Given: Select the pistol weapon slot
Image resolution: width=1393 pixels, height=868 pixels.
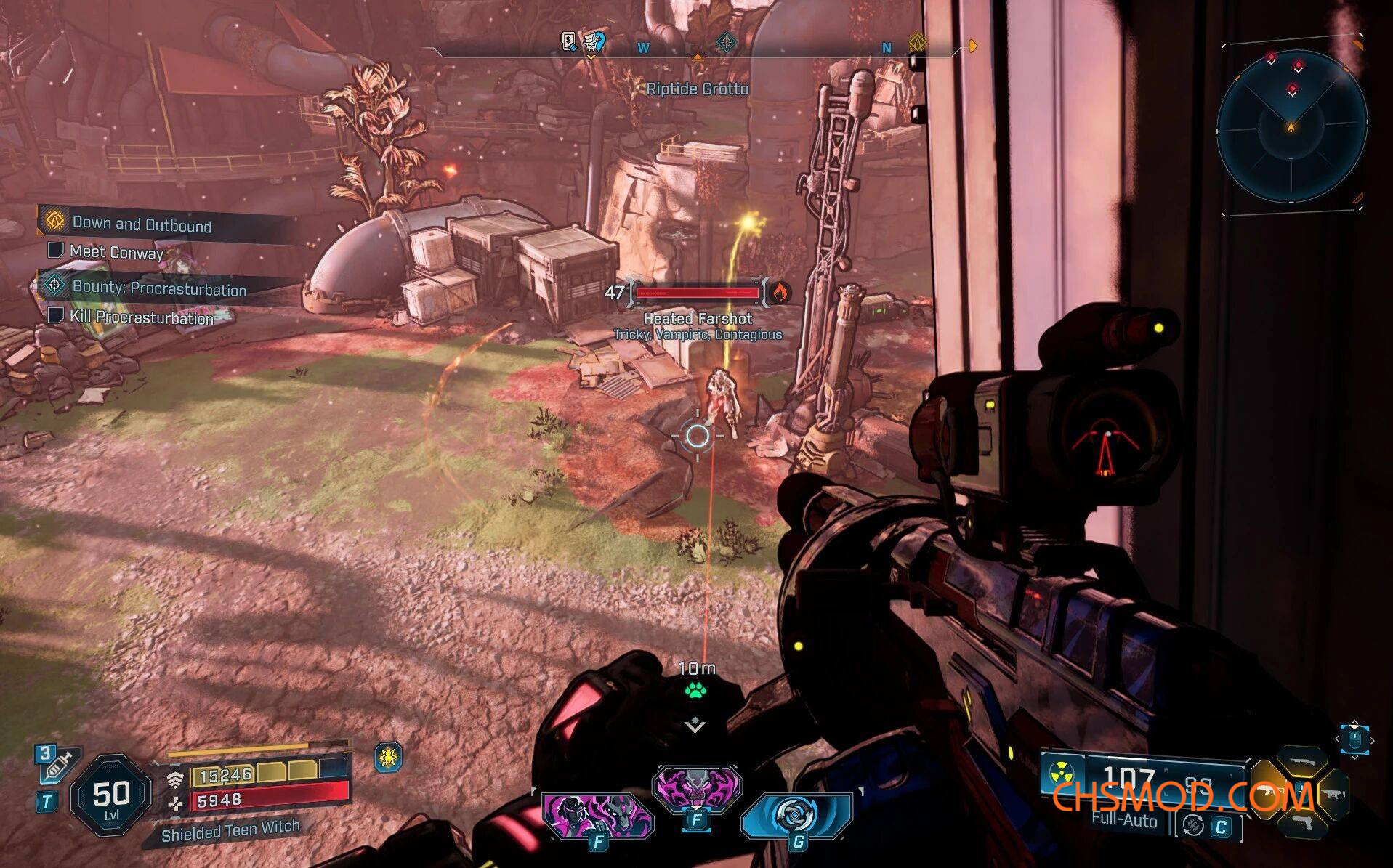Looking at the screenshot, I should pos(1301,824).
